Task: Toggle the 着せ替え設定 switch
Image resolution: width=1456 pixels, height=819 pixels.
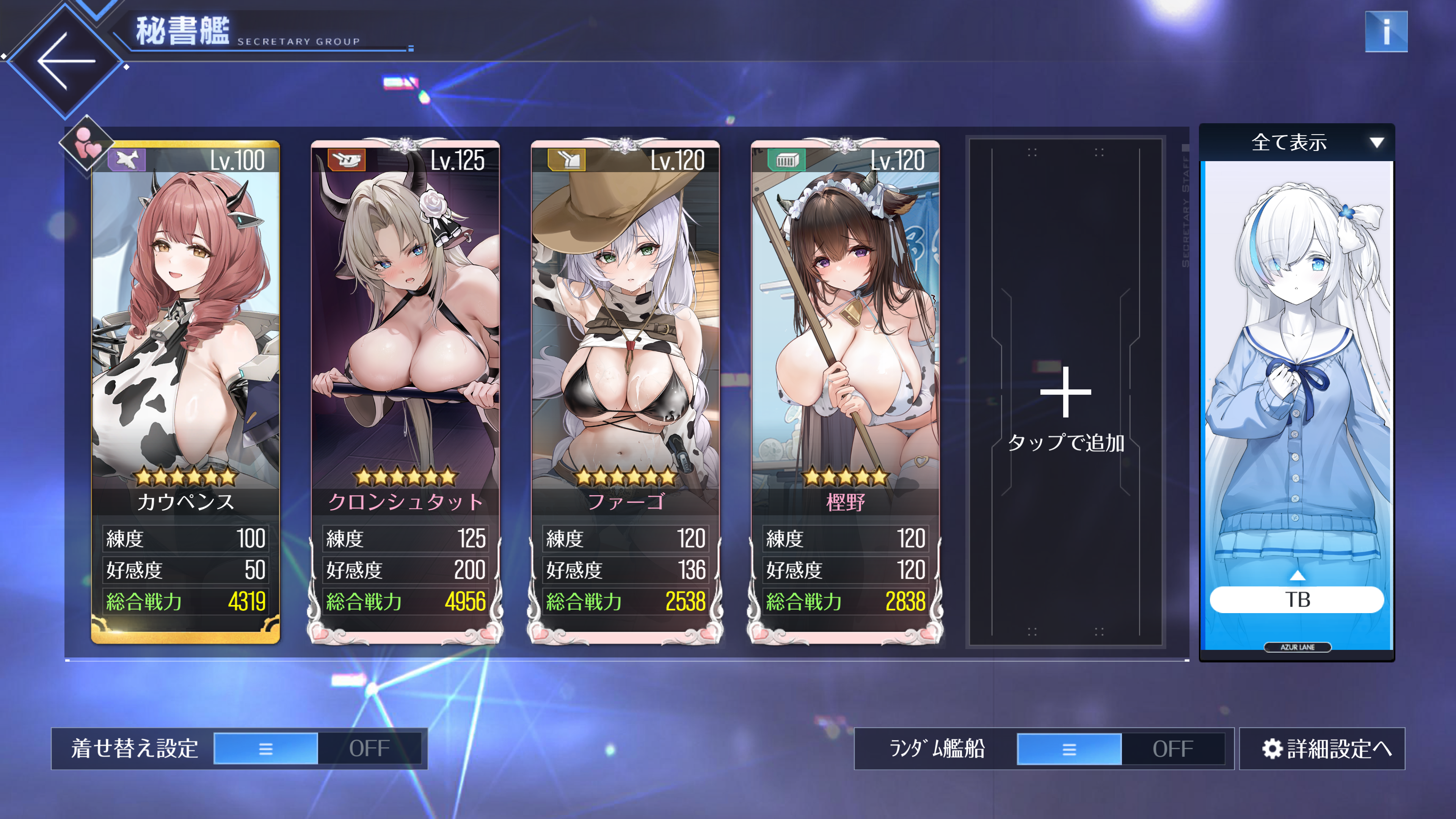Action: click(317, 748)
